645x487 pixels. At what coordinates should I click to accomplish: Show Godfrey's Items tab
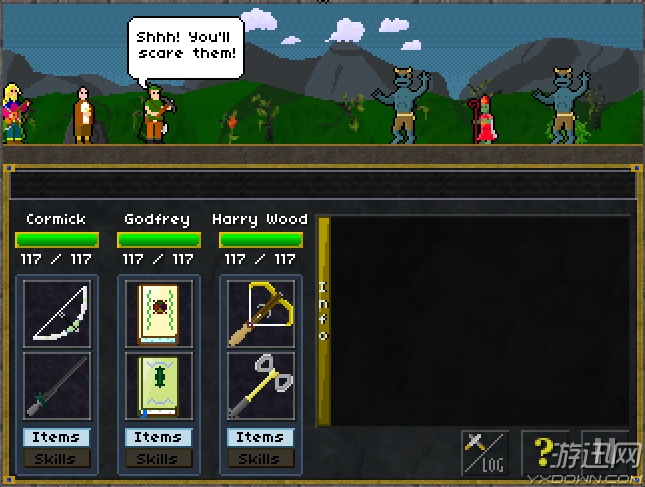point(158,437)
